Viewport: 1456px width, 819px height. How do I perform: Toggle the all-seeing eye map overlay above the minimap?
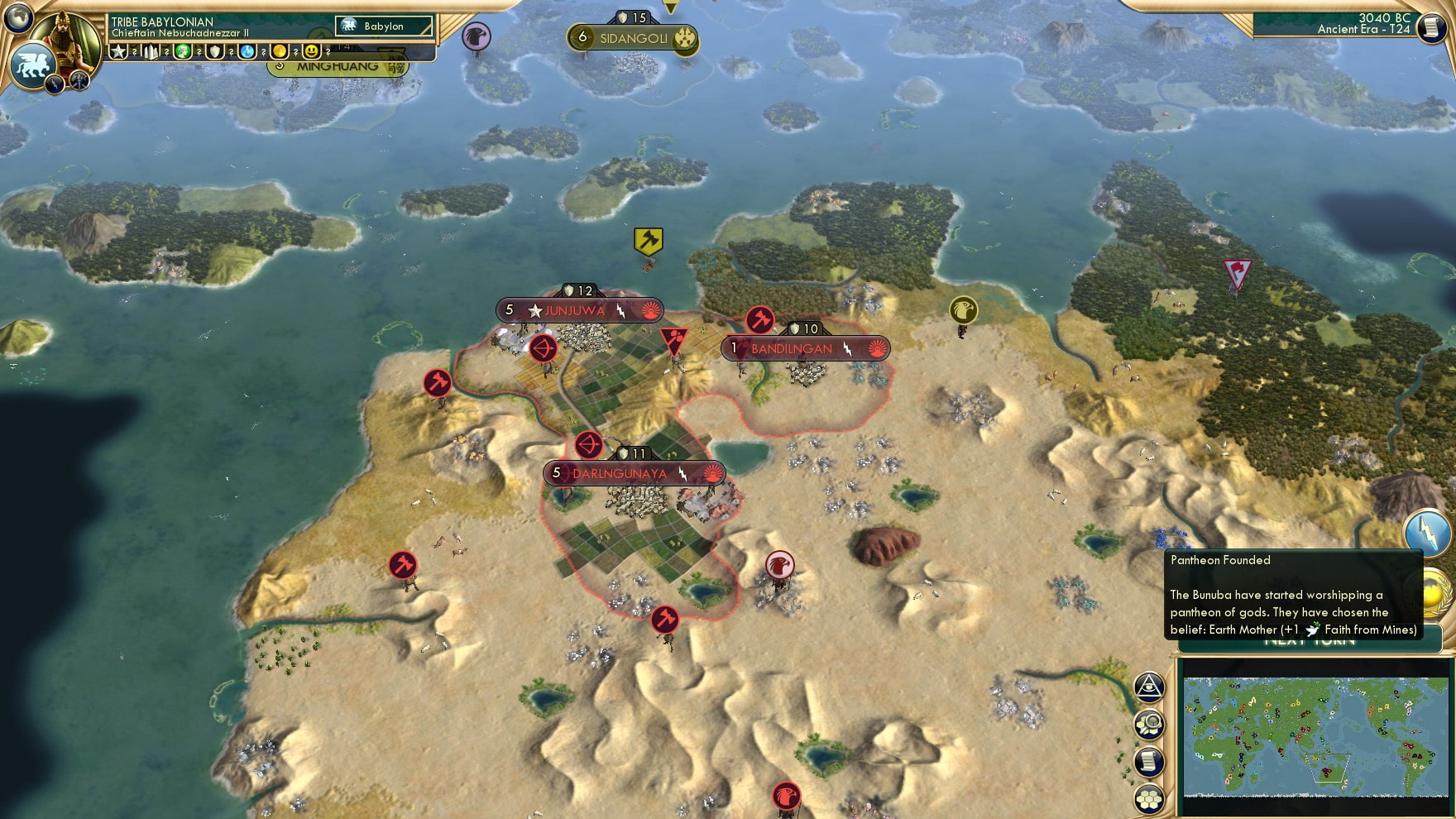pos(1148,687)
